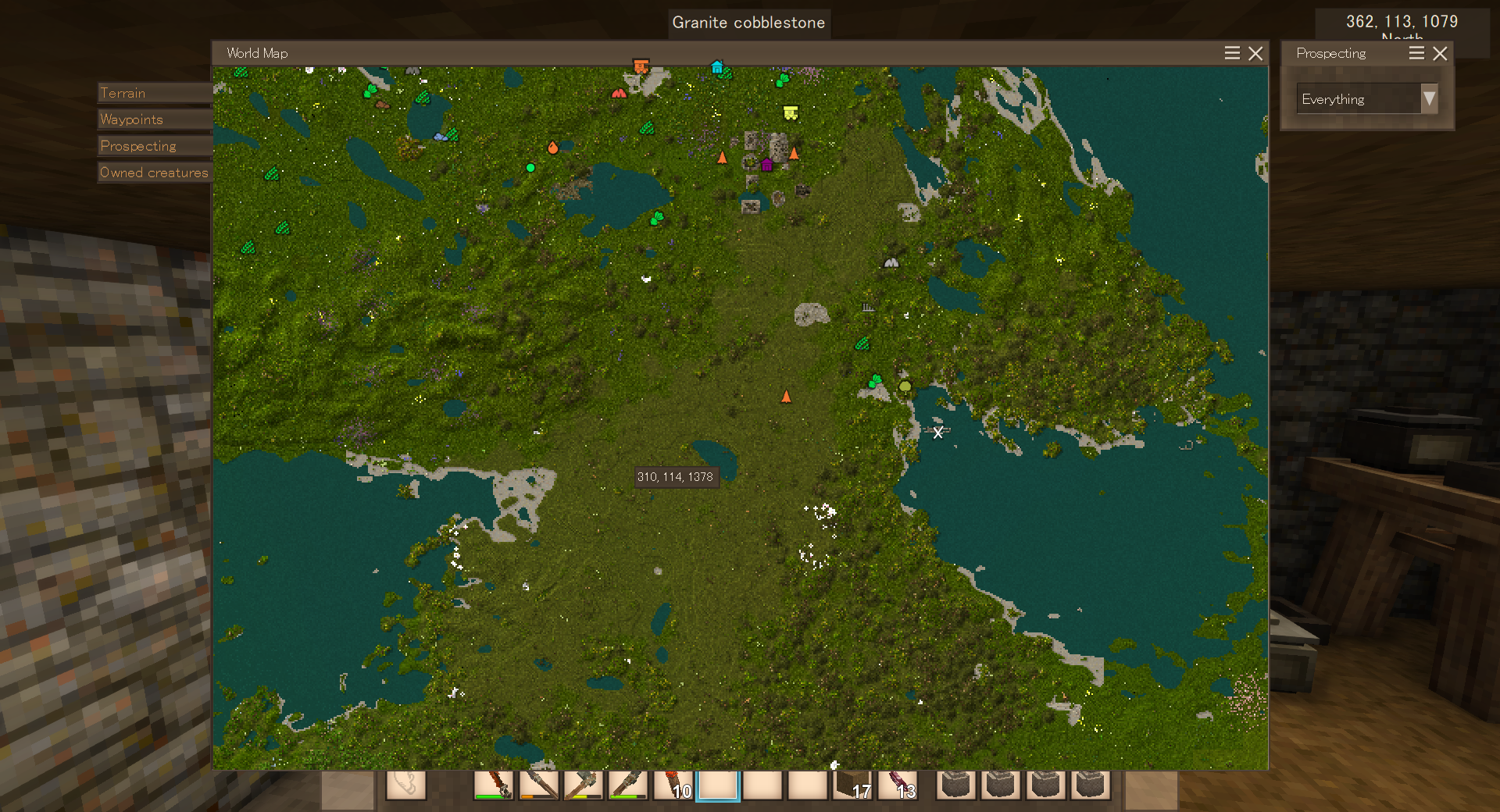Select the Prospecting map layer
This screenshot has width=1500, height=812.
click(155, 146)
